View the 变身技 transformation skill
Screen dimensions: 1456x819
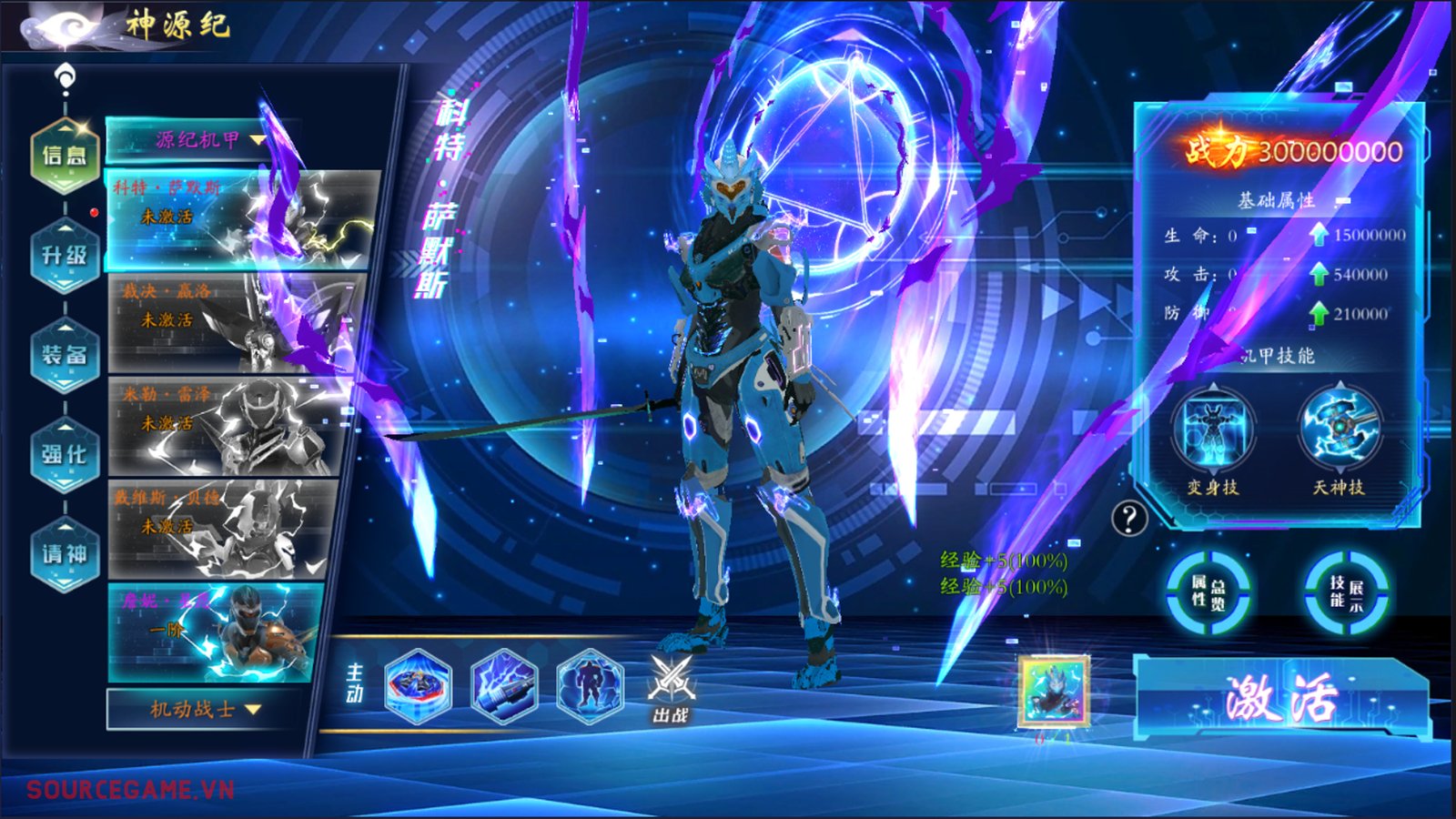[1213, 430]
